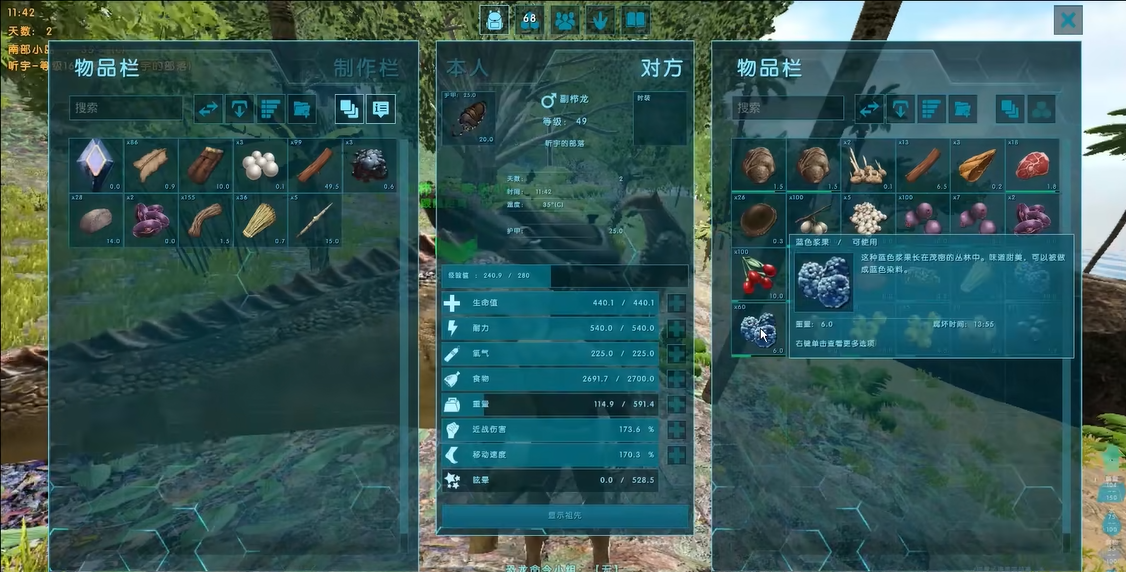Switch to the 制作栏 crafting tab
This screenshot has height=572, width=1126.
point(365,68)
